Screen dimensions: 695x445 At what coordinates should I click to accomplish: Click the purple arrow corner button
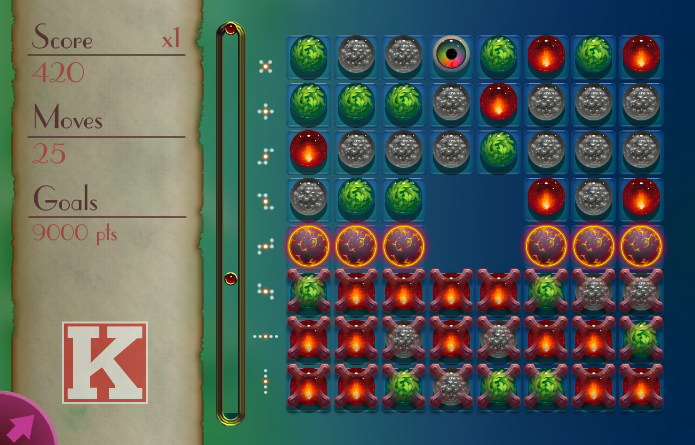coord(22,424)
